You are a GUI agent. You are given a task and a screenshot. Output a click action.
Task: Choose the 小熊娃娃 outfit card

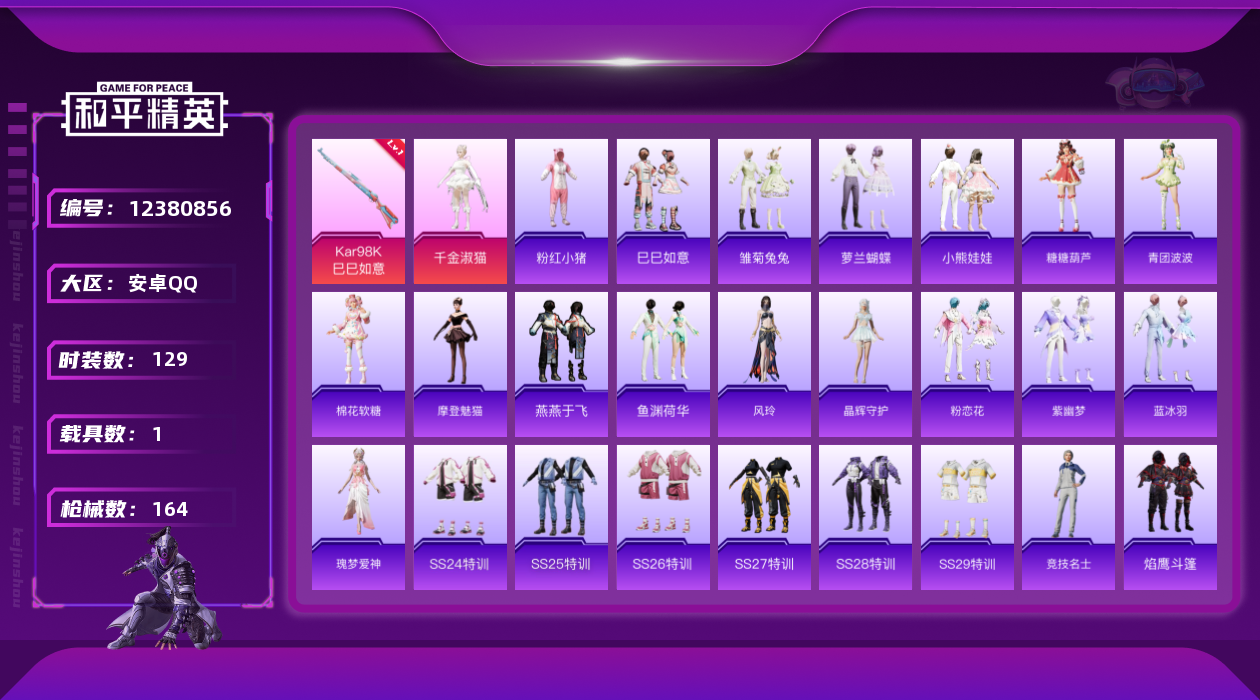pyautogui.click(x=967, y=210)
